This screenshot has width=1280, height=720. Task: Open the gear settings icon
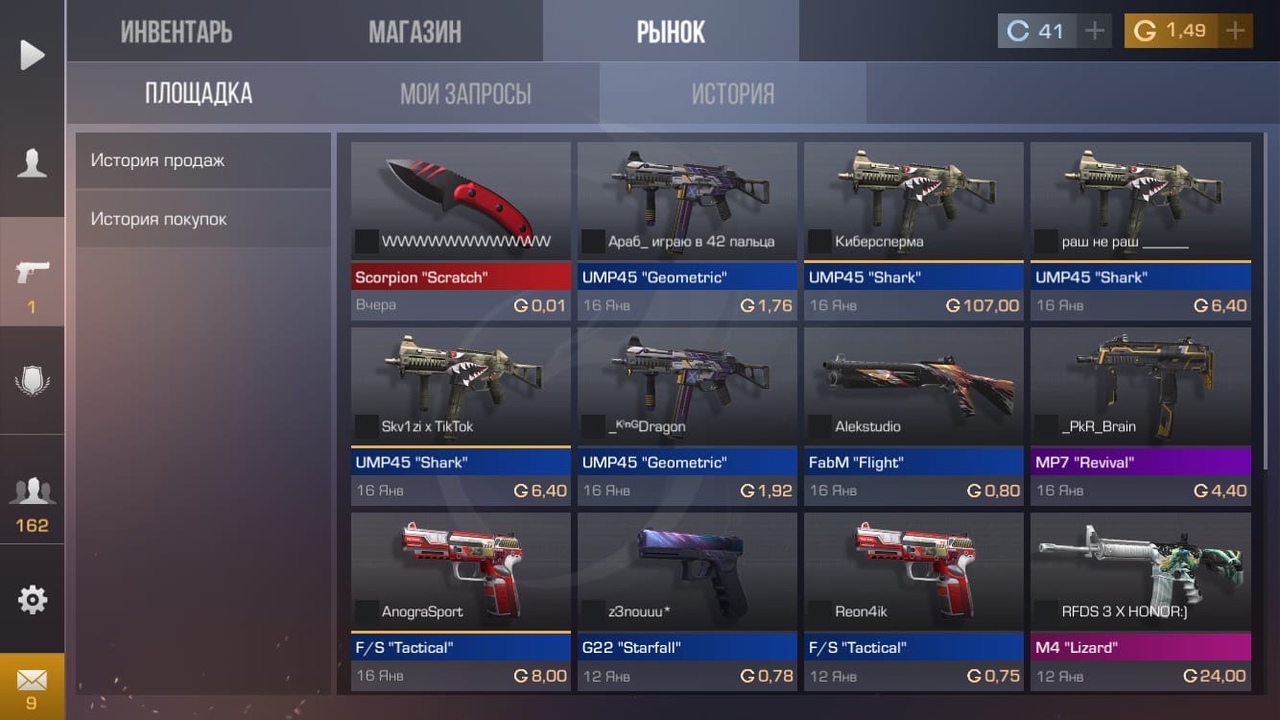[32, 600]
